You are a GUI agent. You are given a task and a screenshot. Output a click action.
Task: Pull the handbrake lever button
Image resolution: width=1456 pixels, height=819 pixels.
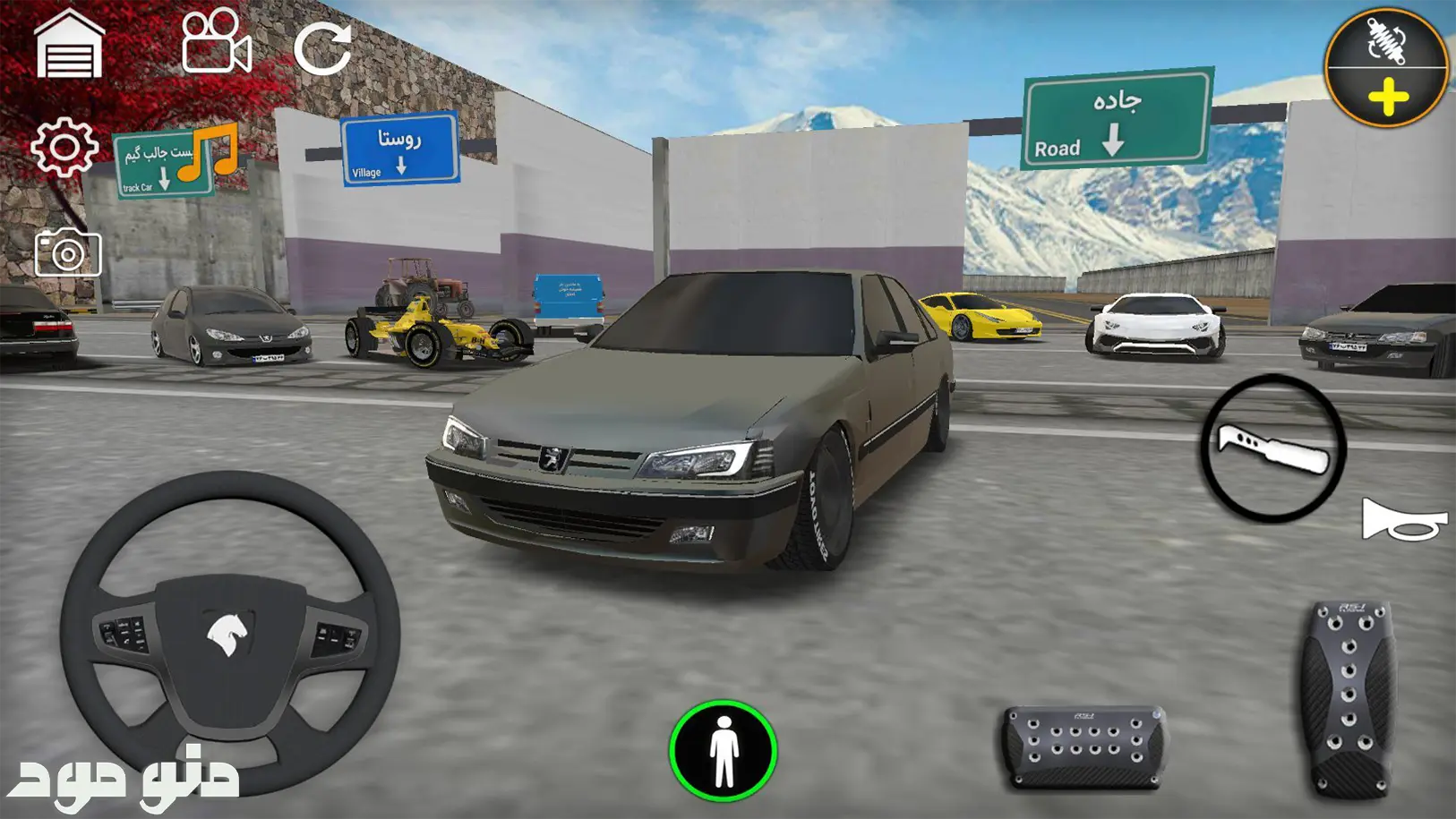pos(1272,448)
